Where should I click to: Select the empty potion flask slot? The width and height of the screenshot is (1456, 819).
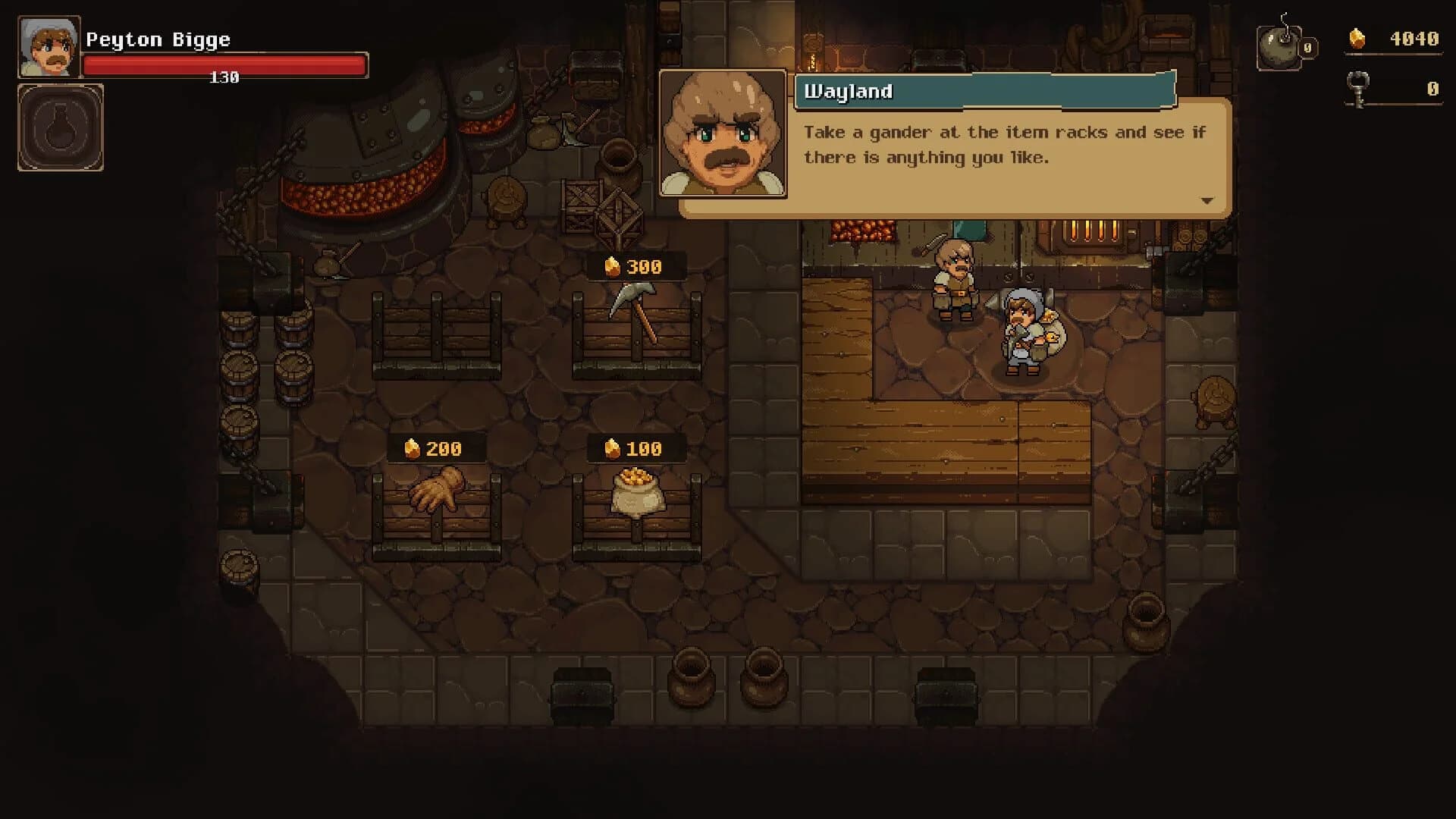point(60,127)
